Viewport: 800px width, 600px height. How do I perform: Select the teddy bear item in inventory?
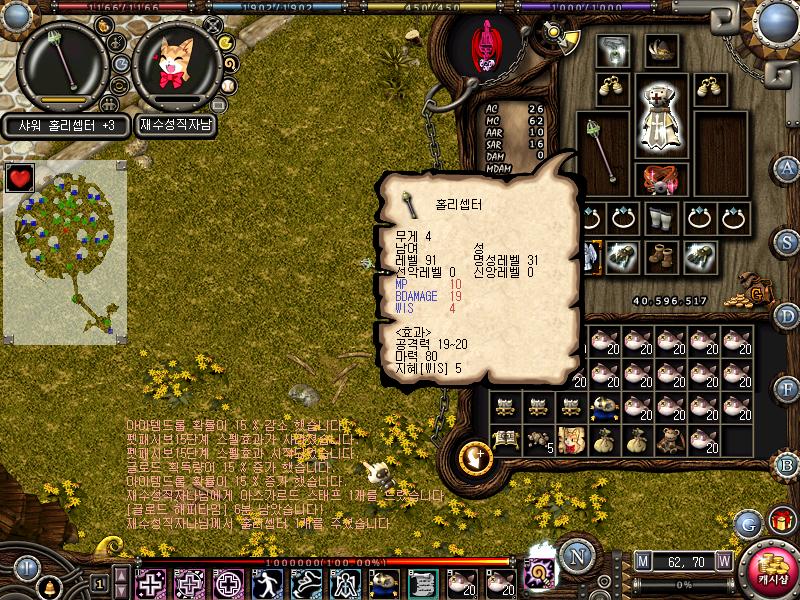click(x=672, y=438)
